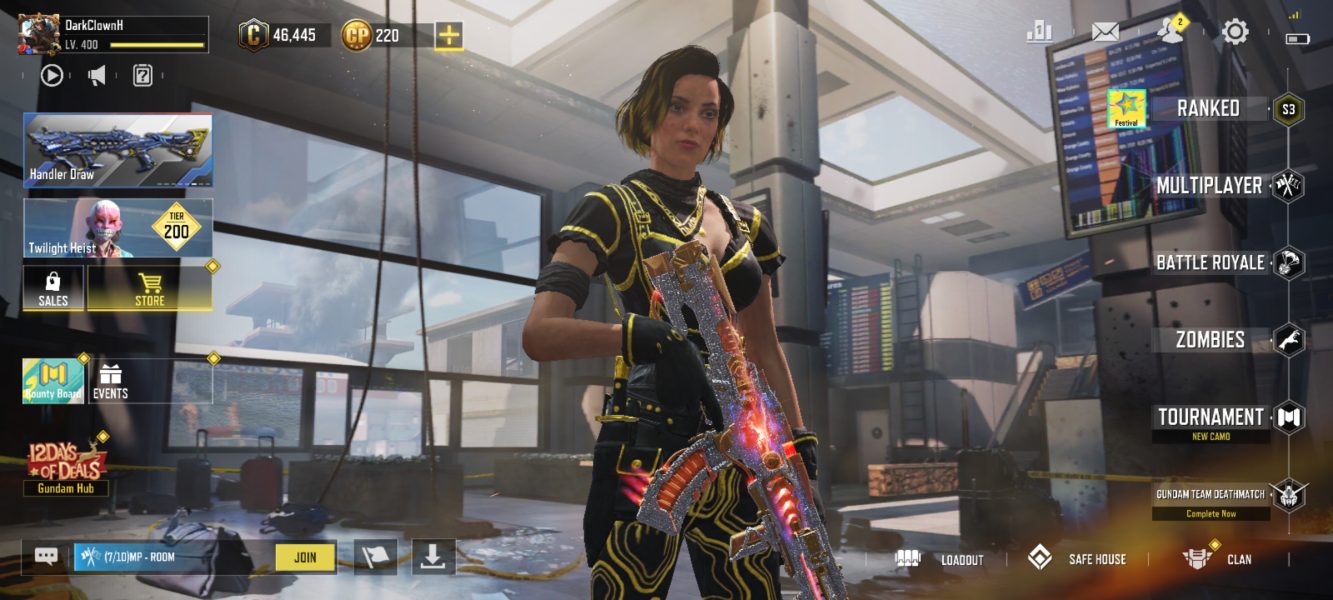Visit the Safe House
1333x600 pixels.
1078,559
